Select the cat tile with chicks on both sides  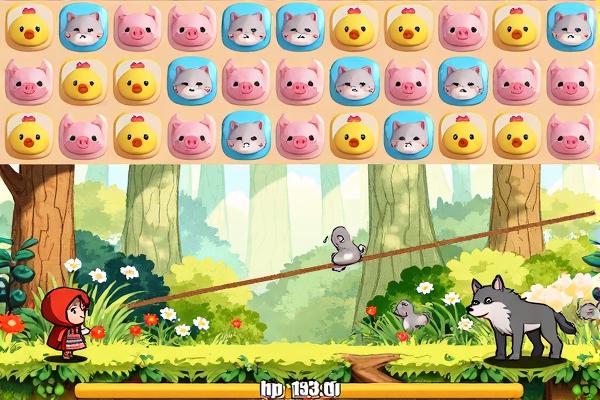[x=407, y=135]
